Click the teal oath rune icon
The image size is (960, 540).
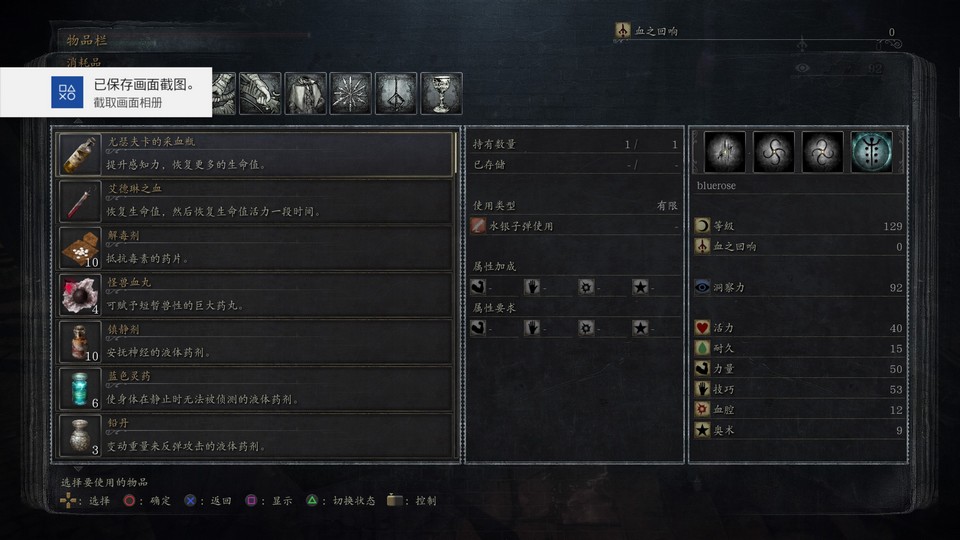(871, 152)
